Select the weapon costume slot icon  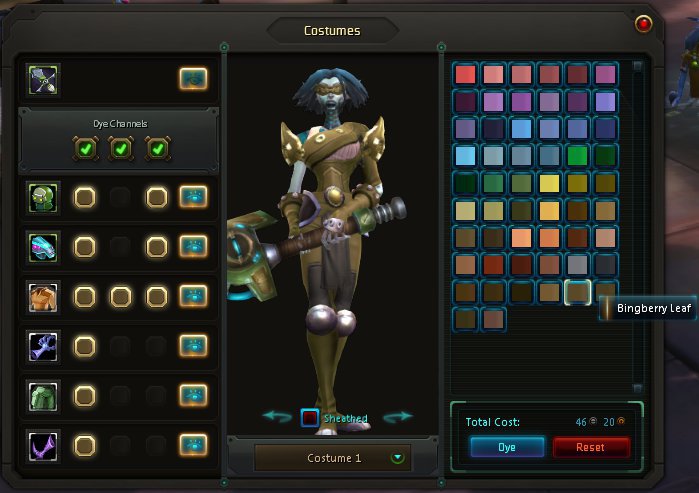coord(44,78)
